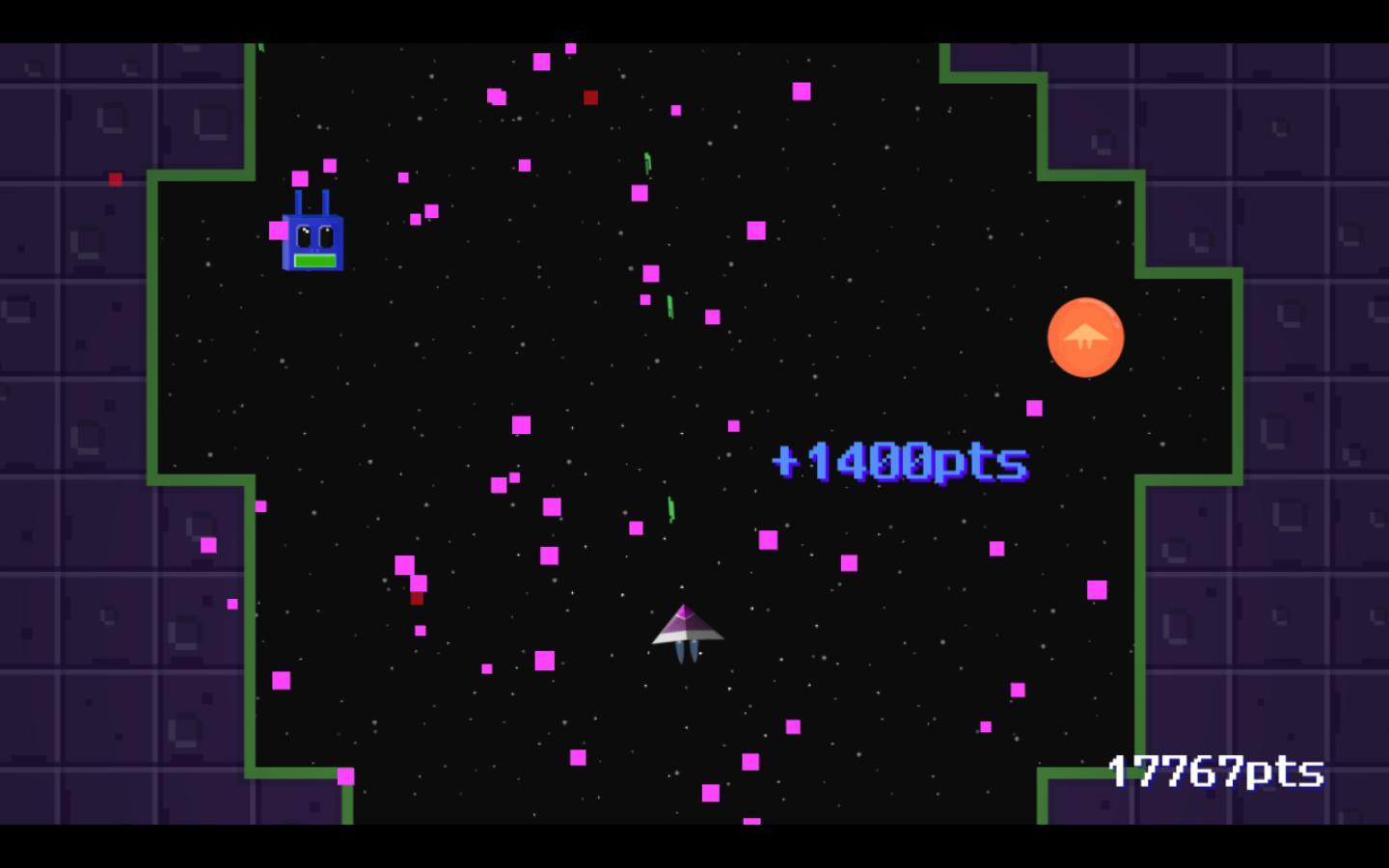The height and width of the screenshot is (868, 1389).
Task: Click the robot's left eye
Action: tap(304, 235)
